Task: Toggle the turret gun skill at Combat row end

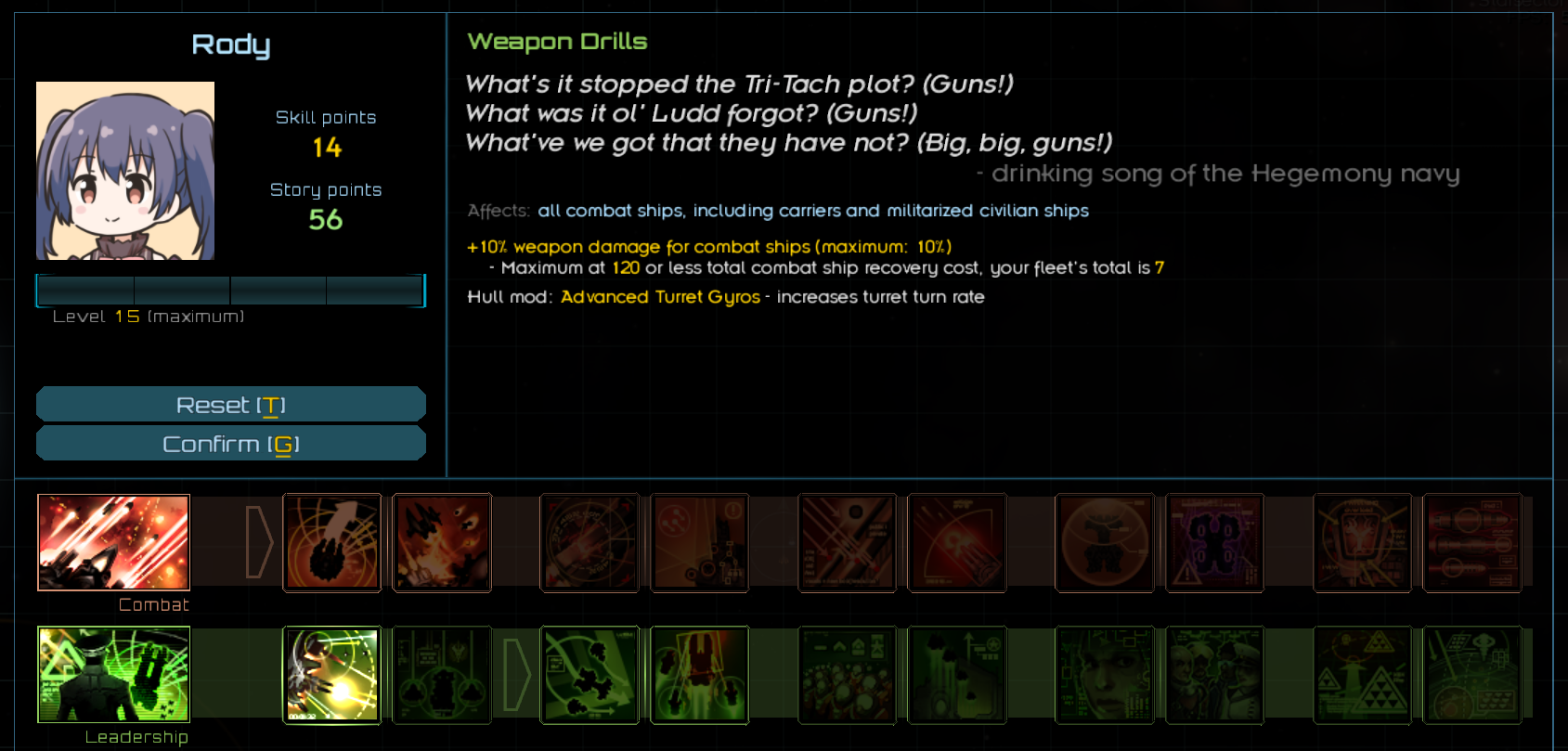Action: [1471, 543]
